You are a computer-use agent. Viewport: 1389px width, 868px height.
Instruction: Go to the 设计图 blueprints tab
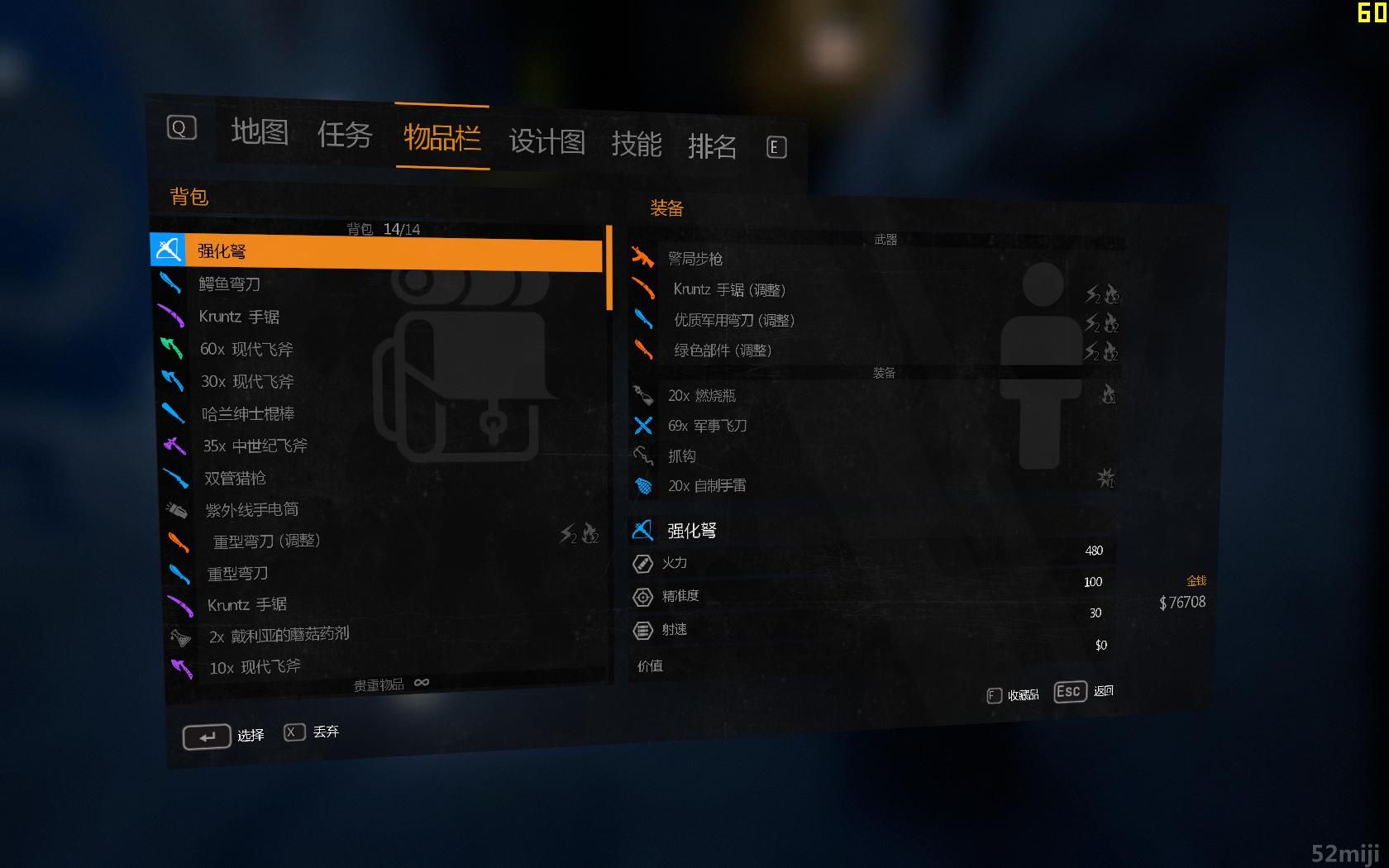pos(547,141)
